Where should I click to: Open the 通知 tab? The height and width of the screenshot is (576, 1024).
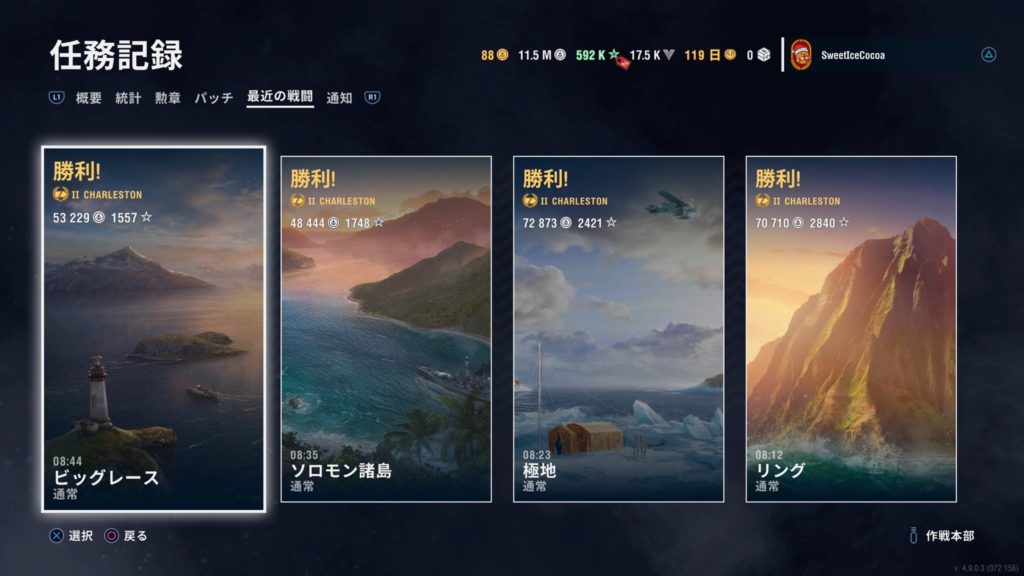tap(339, 98)
